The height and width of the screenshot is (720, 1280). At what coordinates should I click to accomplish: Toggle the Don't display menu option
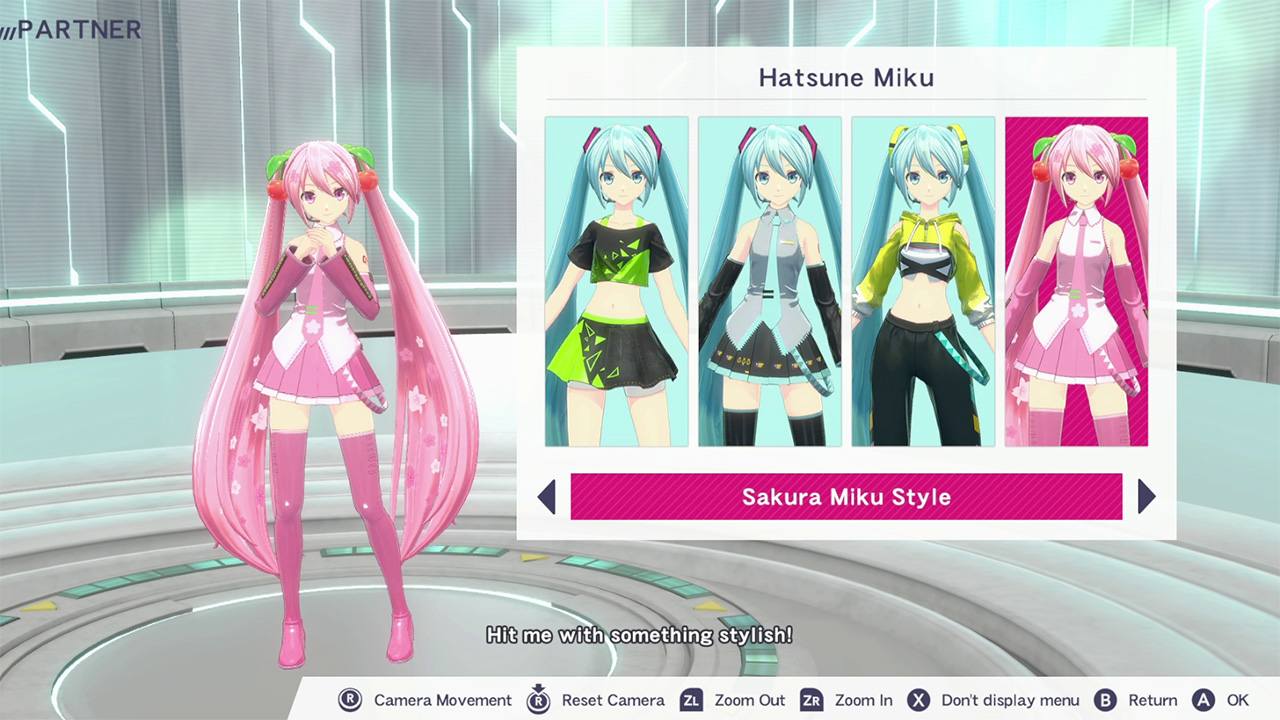pos(1009,700)
